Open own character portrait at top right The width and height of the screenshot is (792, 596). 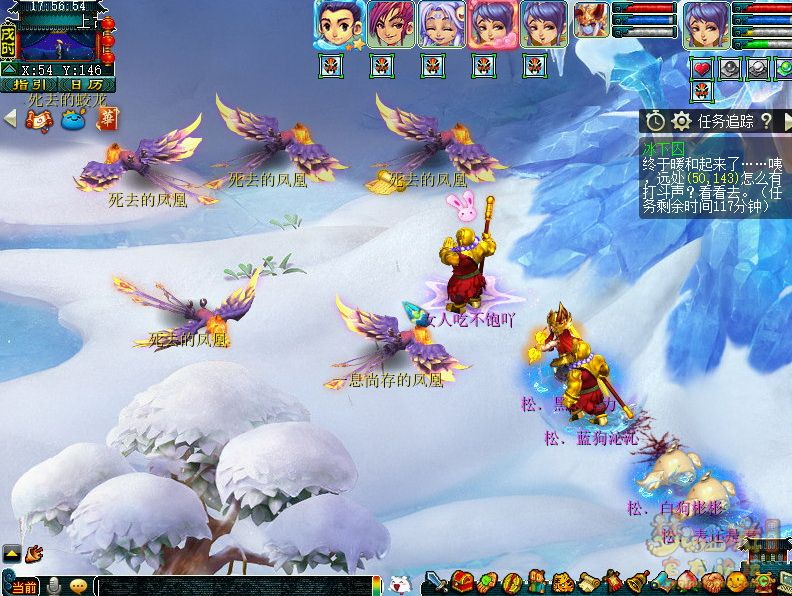(x=706, y=24)
